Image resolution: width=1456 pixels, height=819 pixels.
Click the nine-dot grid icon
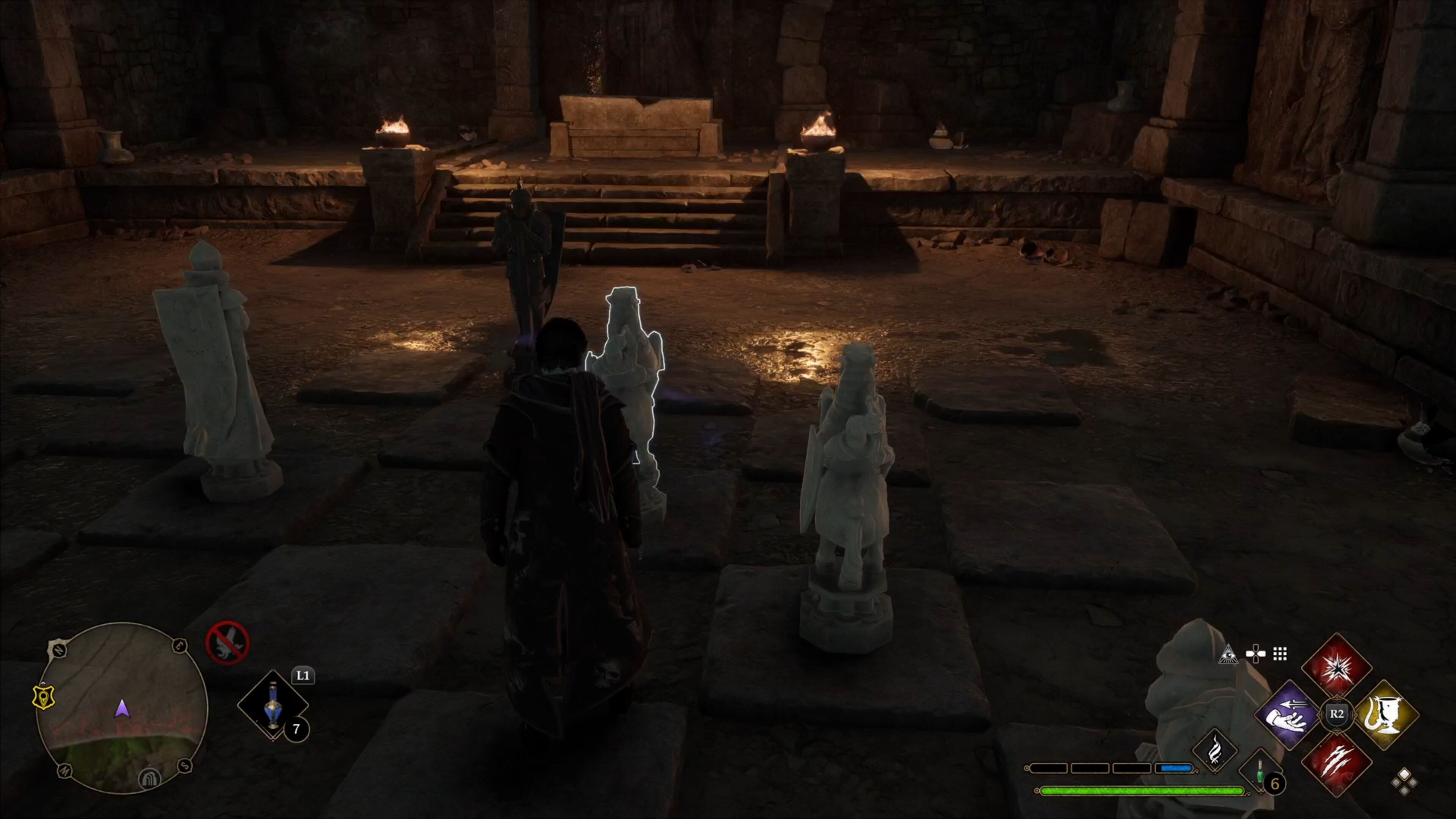click(x=1280, y=654)
